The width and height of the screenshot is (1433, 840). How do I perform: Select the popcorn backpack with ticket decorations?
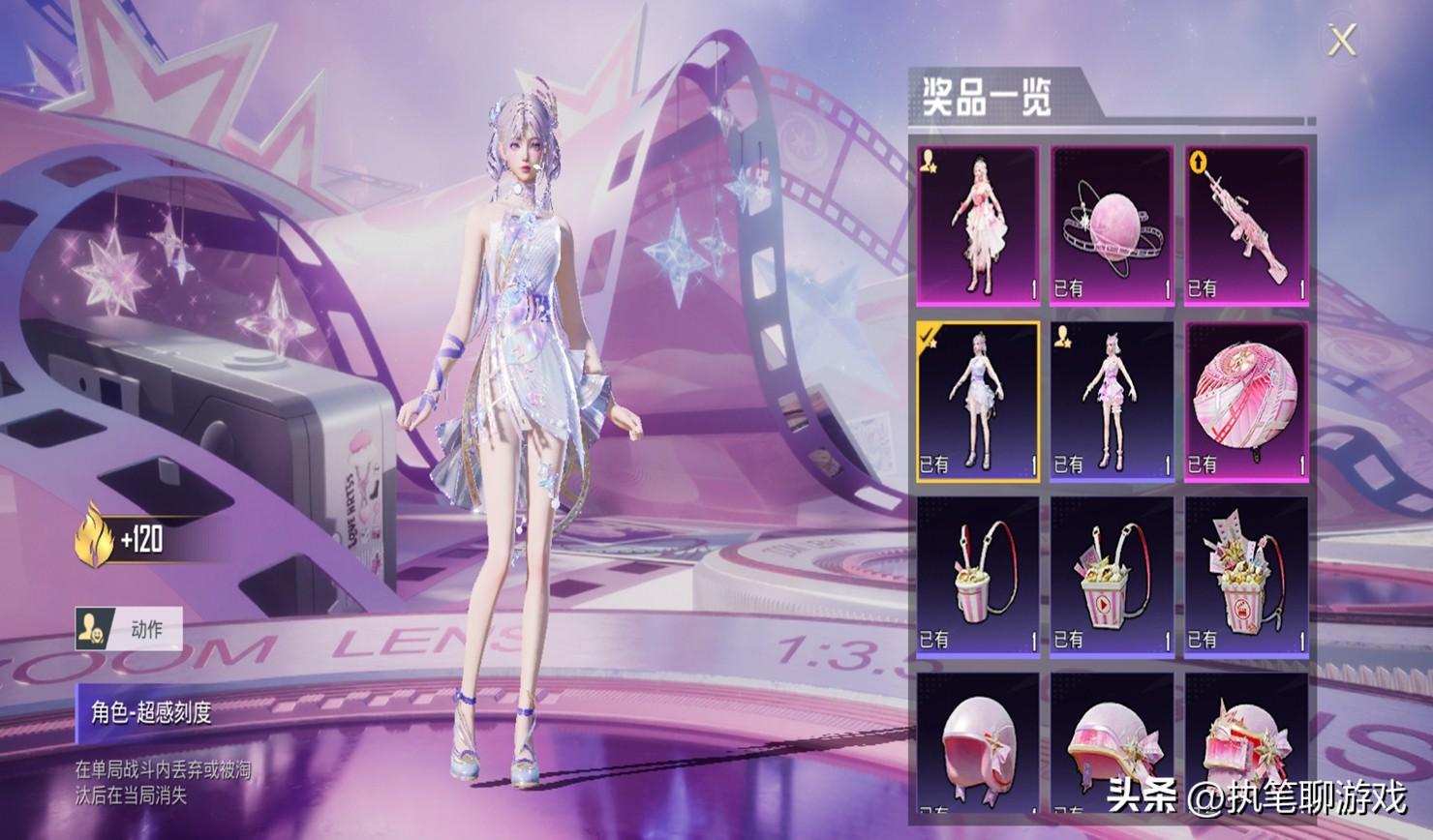click(1246, 578)
